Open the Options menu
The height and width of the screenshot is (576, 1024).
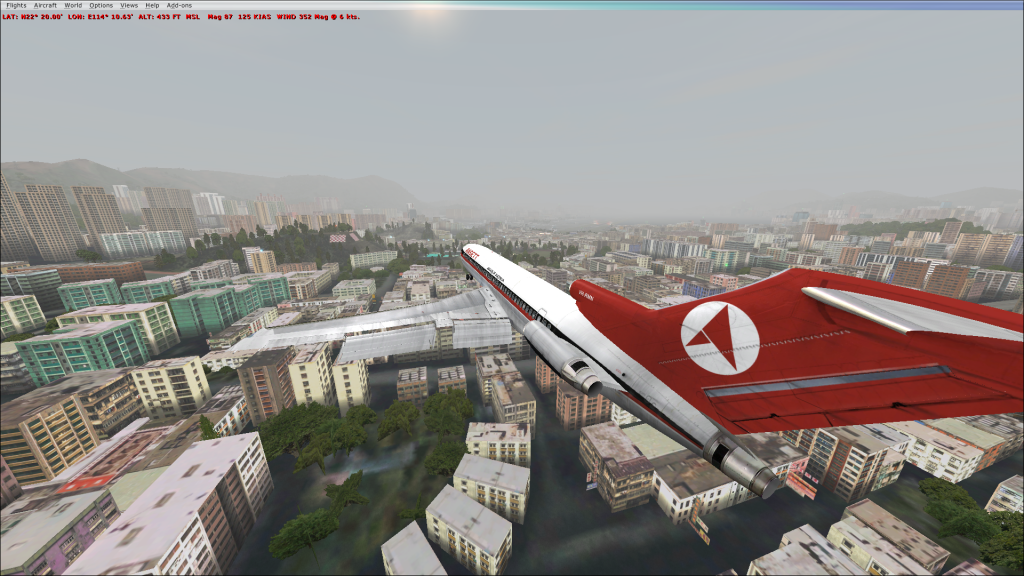(x=101, y=5)
